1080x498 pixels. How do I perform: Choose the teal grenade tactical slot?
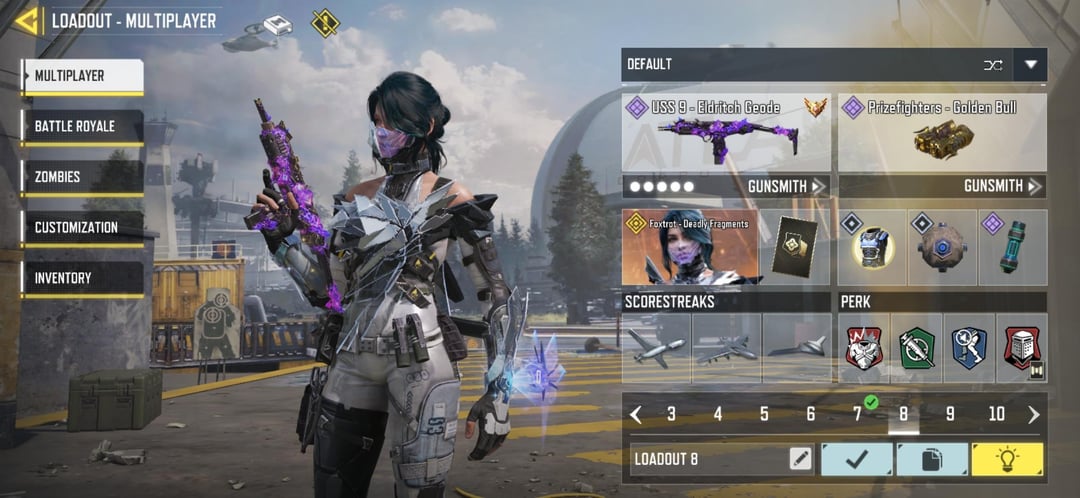click(1012, 248)
